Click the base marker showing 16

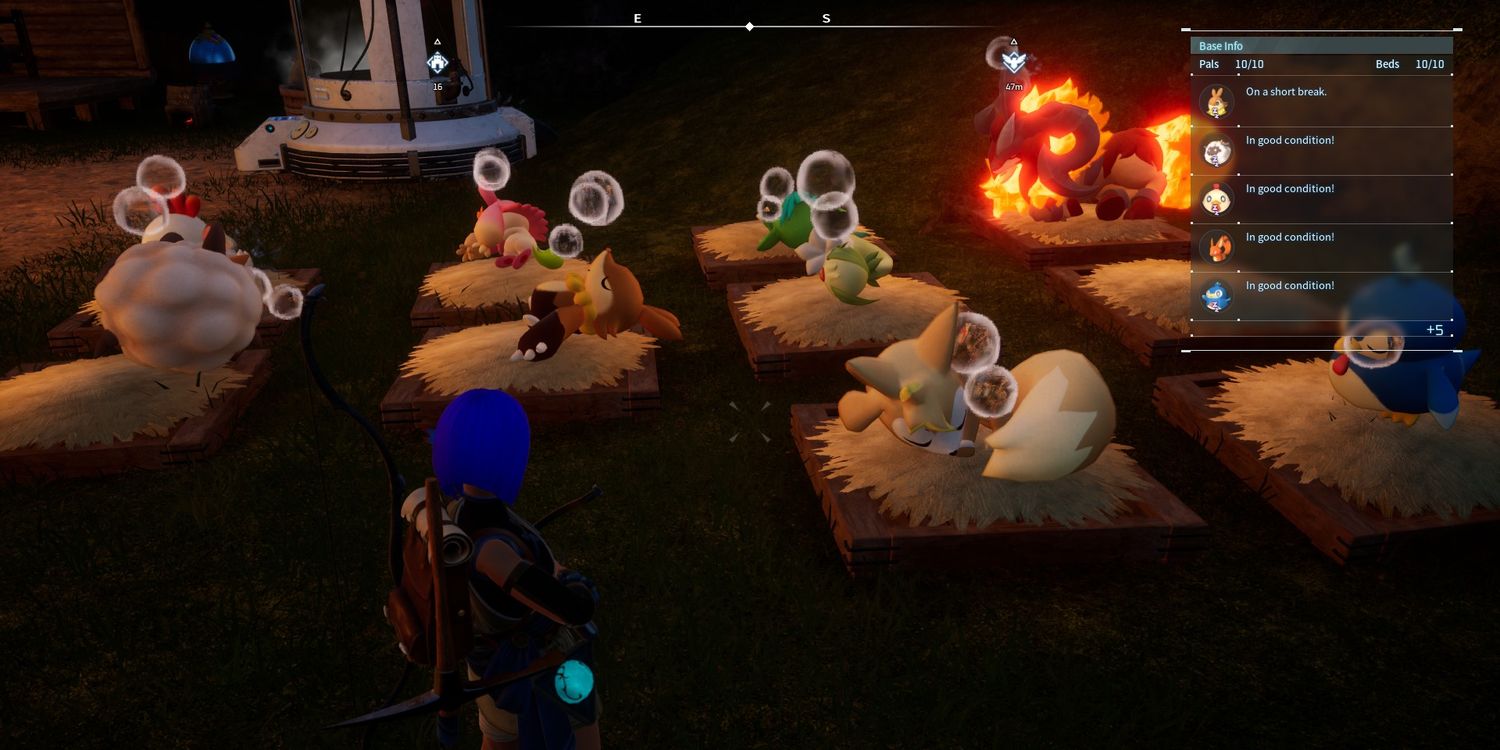click(x=437, y=63)
